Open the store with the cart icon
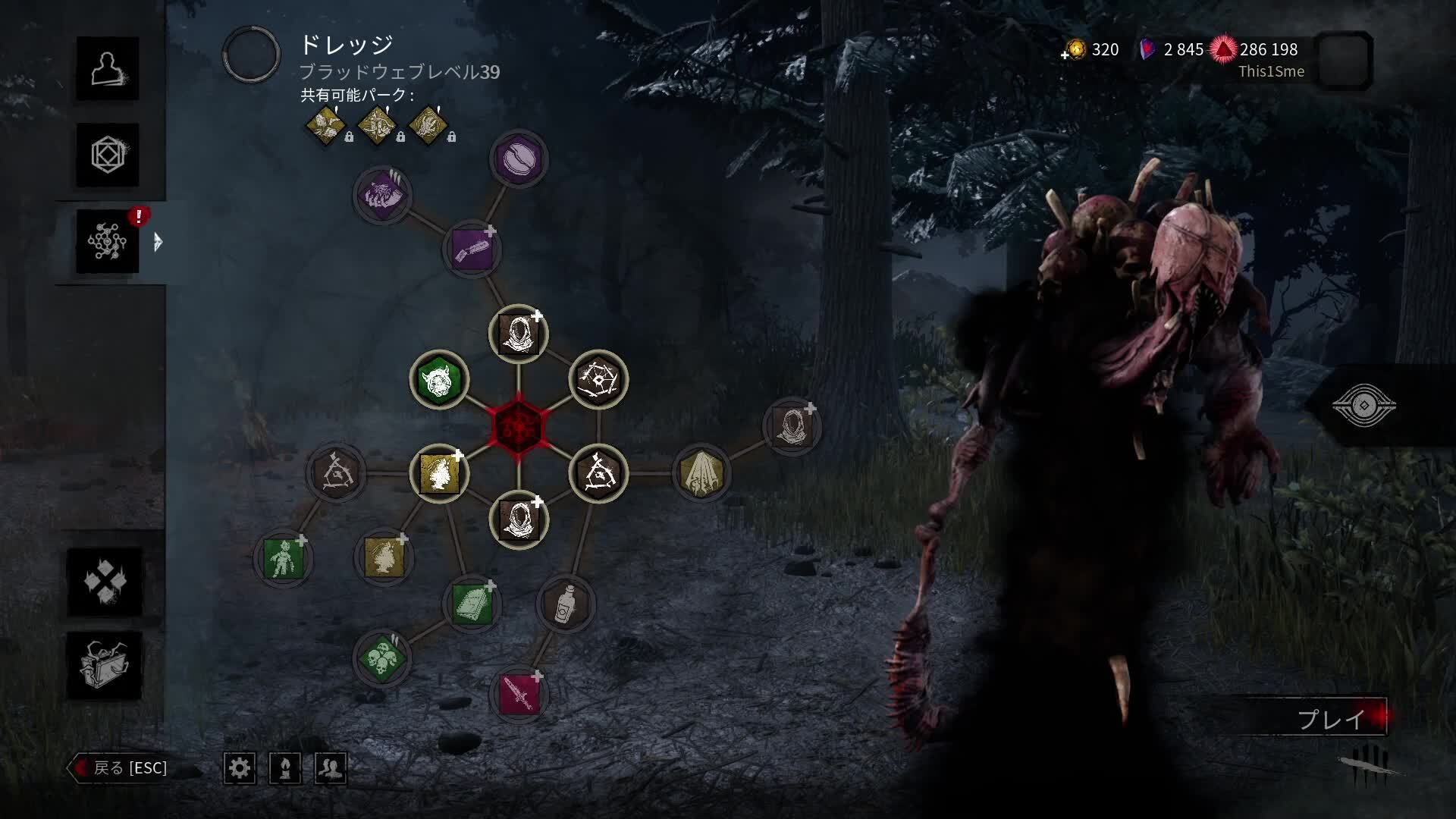 pos(105,665)
